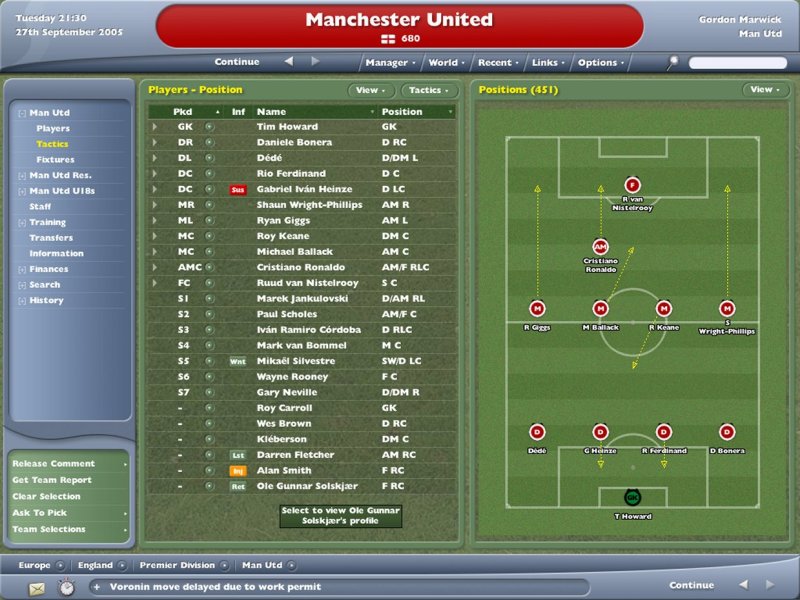Open the World menu
Image resolution: width=800 pixels, height=600 pixels.
[x=445, y=62]
